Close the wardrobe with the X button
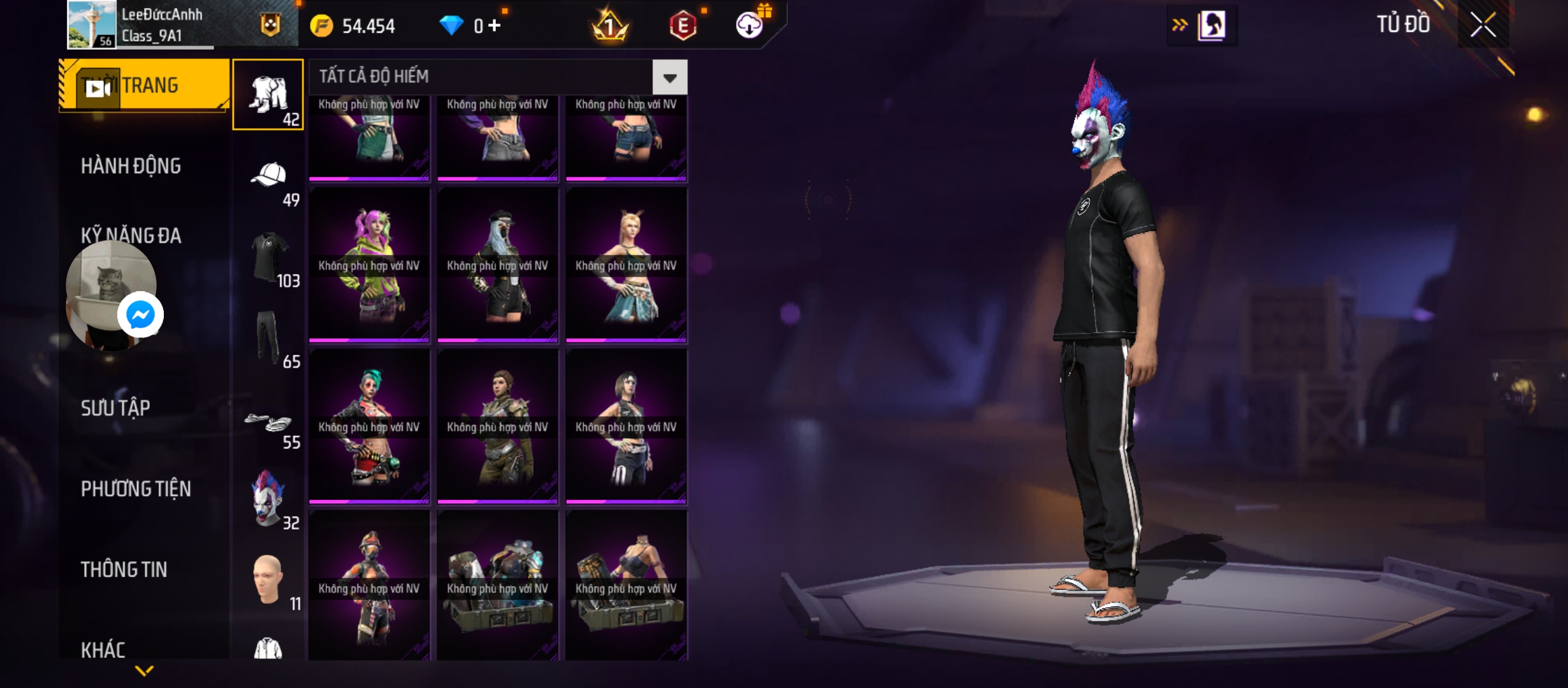This screenshot has width=1568, height=688. point(1483,25)
